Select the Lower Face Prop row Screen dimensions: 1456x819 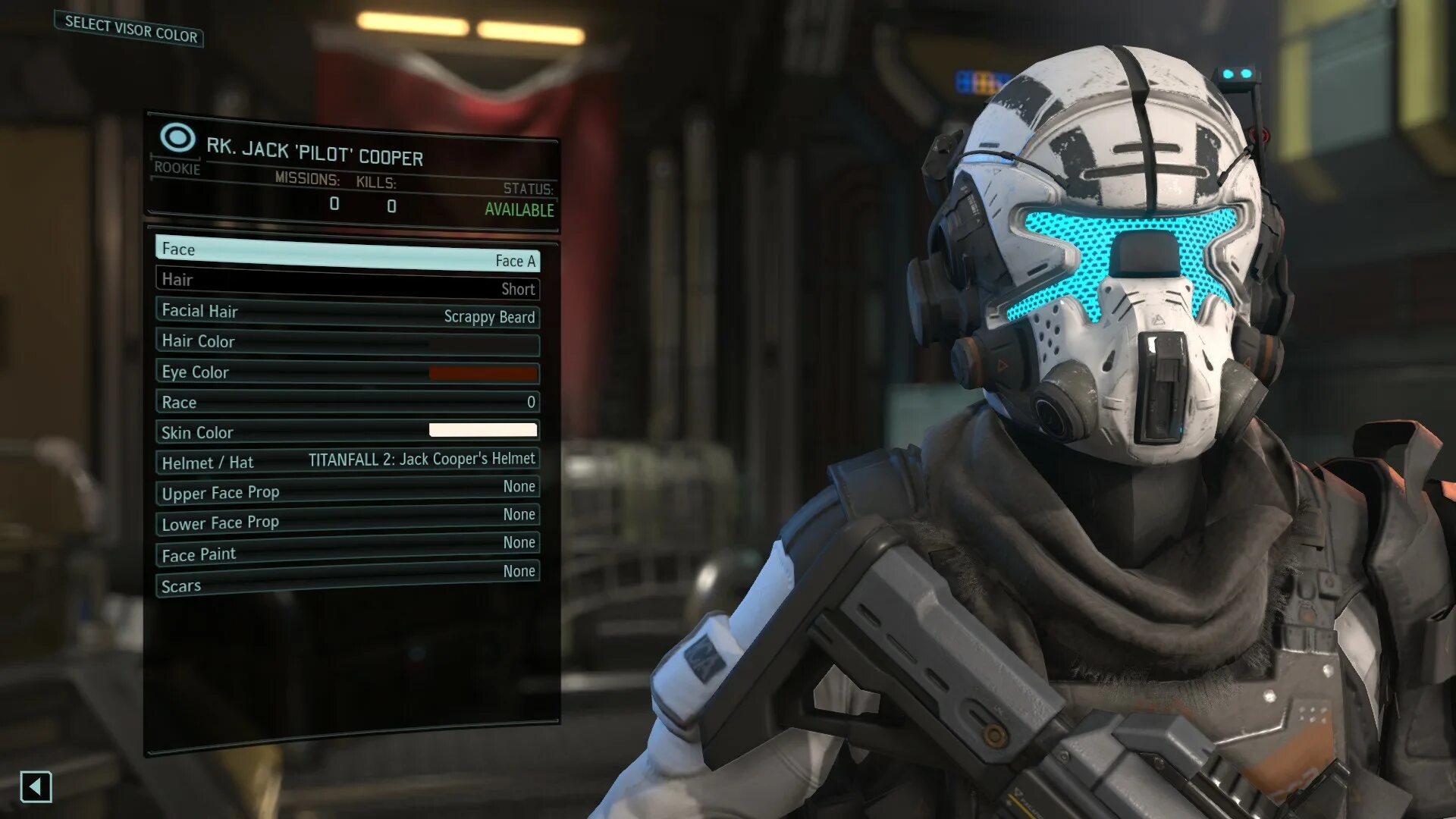coord(347,520)
